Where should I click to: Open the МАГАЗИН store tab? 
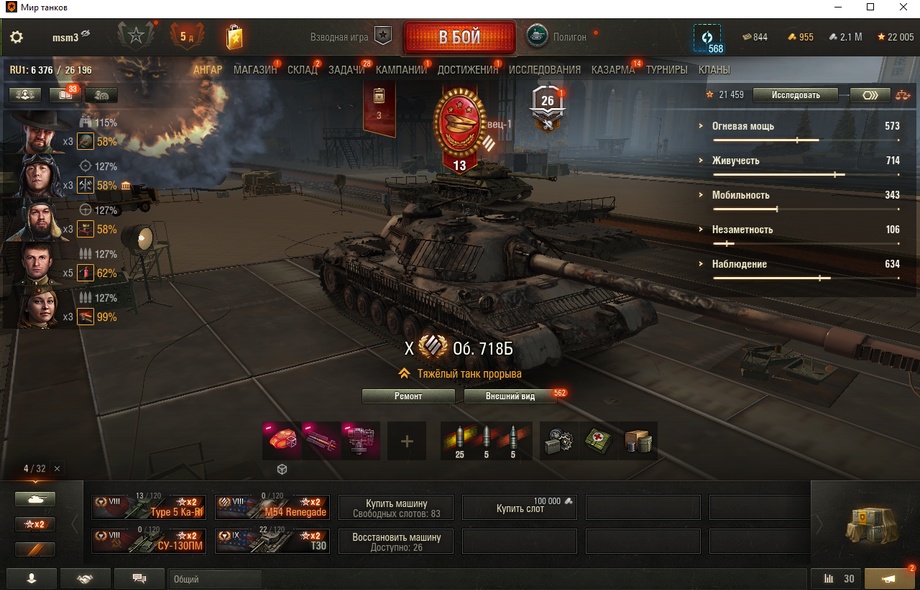pos(255,70)
